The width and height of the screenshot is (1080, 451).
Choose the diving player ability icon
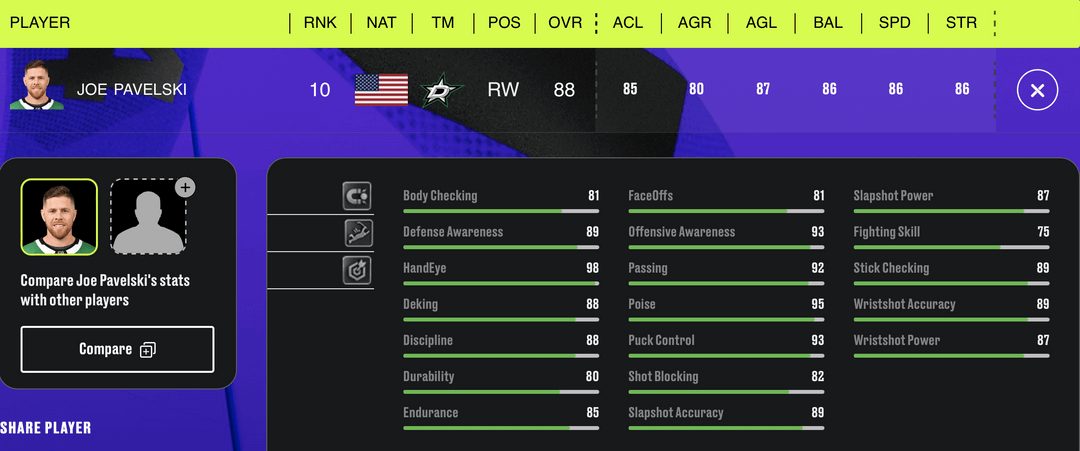[x=357, y=233]
